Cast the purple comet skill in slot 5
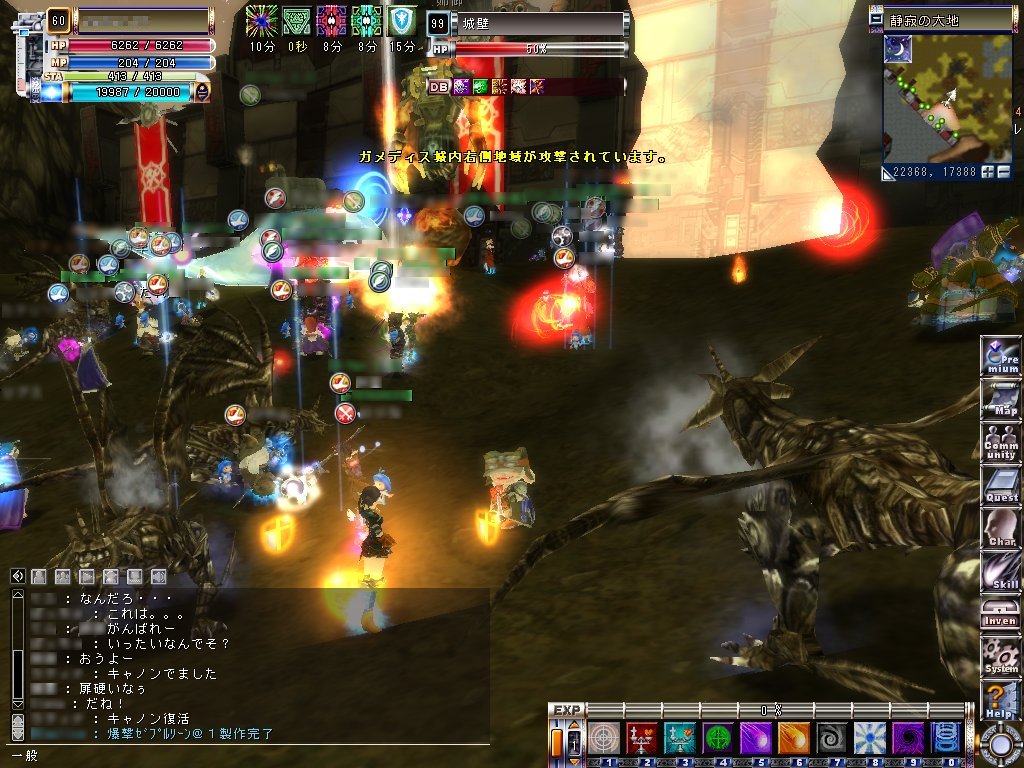 754,738
